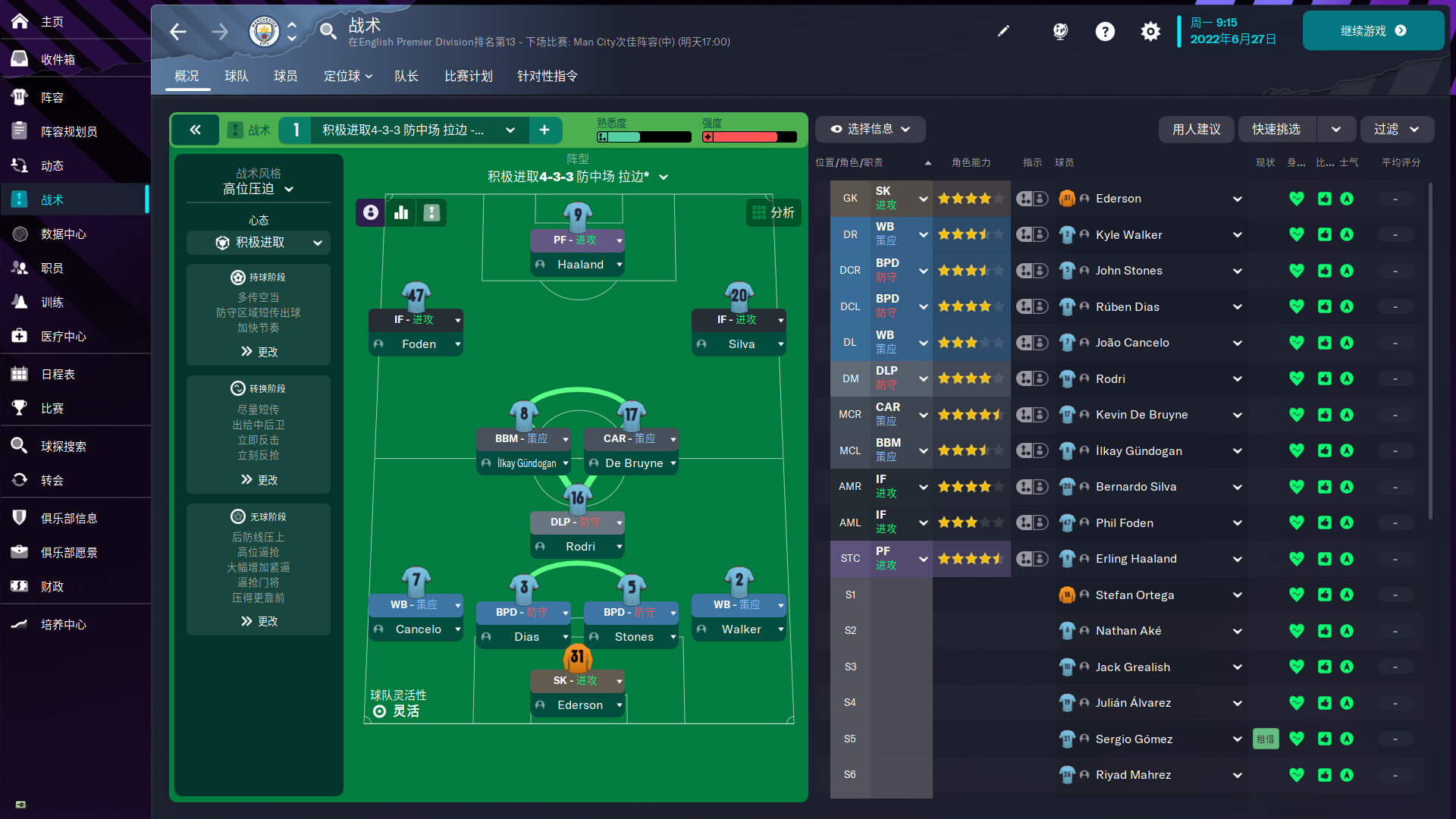The width and height of the screenshot is (1456, 819).
Task: Go to 球探搜索 (Scouting) via sidebar icon
Action: point(19,446)
